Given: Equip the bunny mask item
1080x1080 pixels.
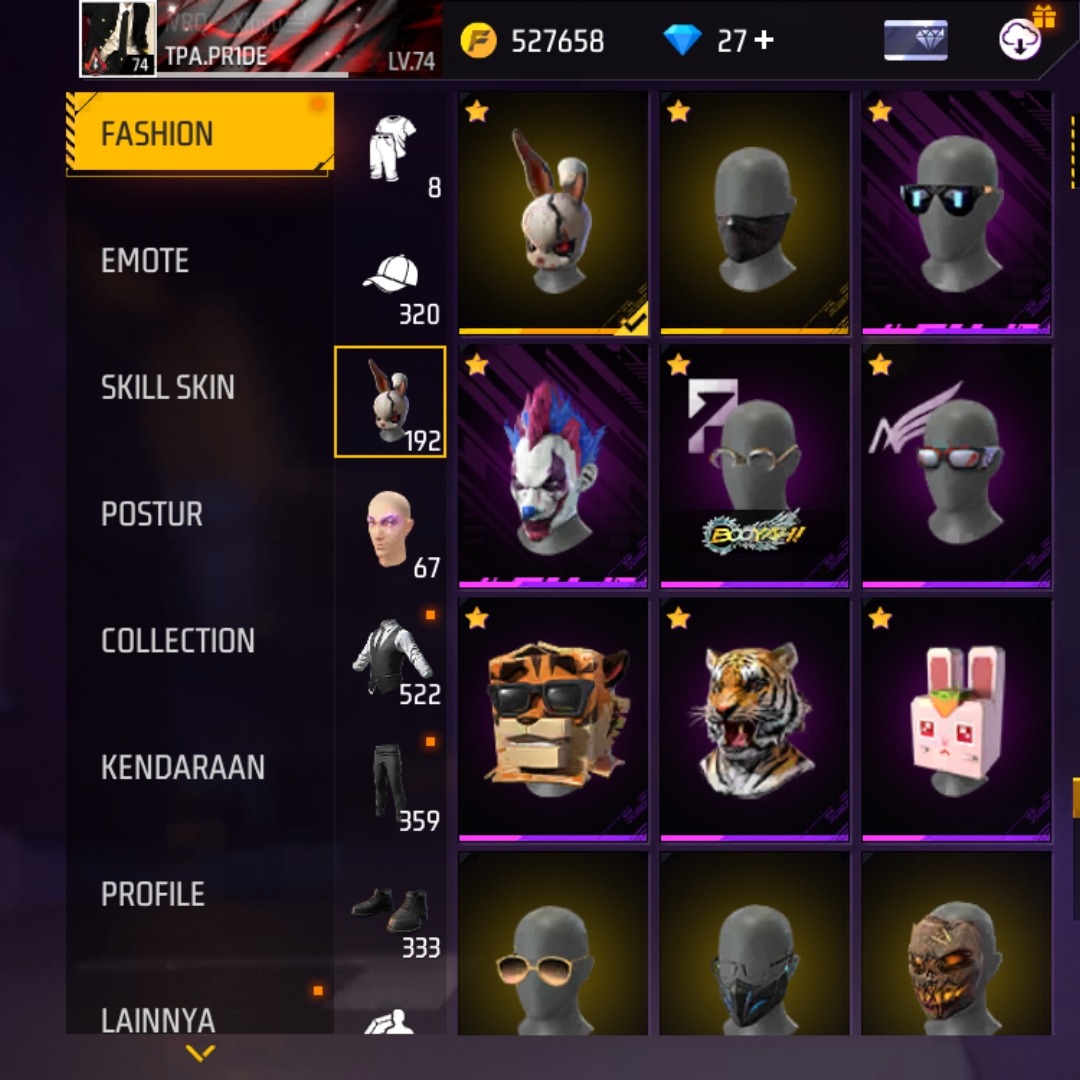Looking at the screenshot, I should (553, 212).
